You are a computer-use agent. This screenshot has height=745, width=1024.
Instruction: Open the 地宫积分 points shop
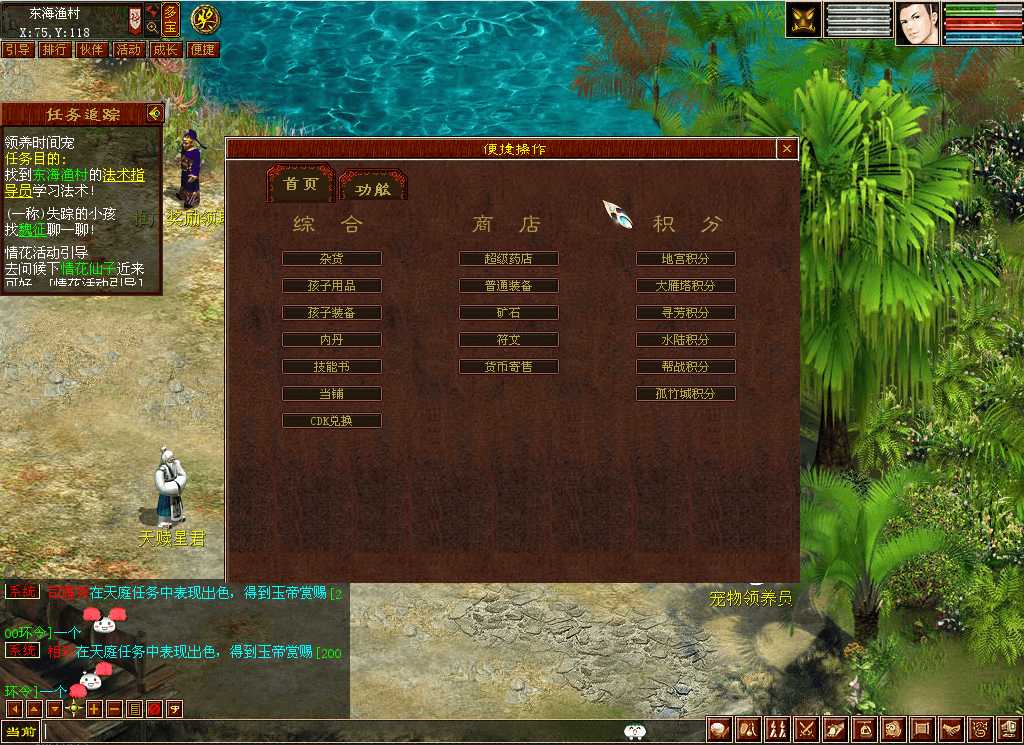coord(686,259)
